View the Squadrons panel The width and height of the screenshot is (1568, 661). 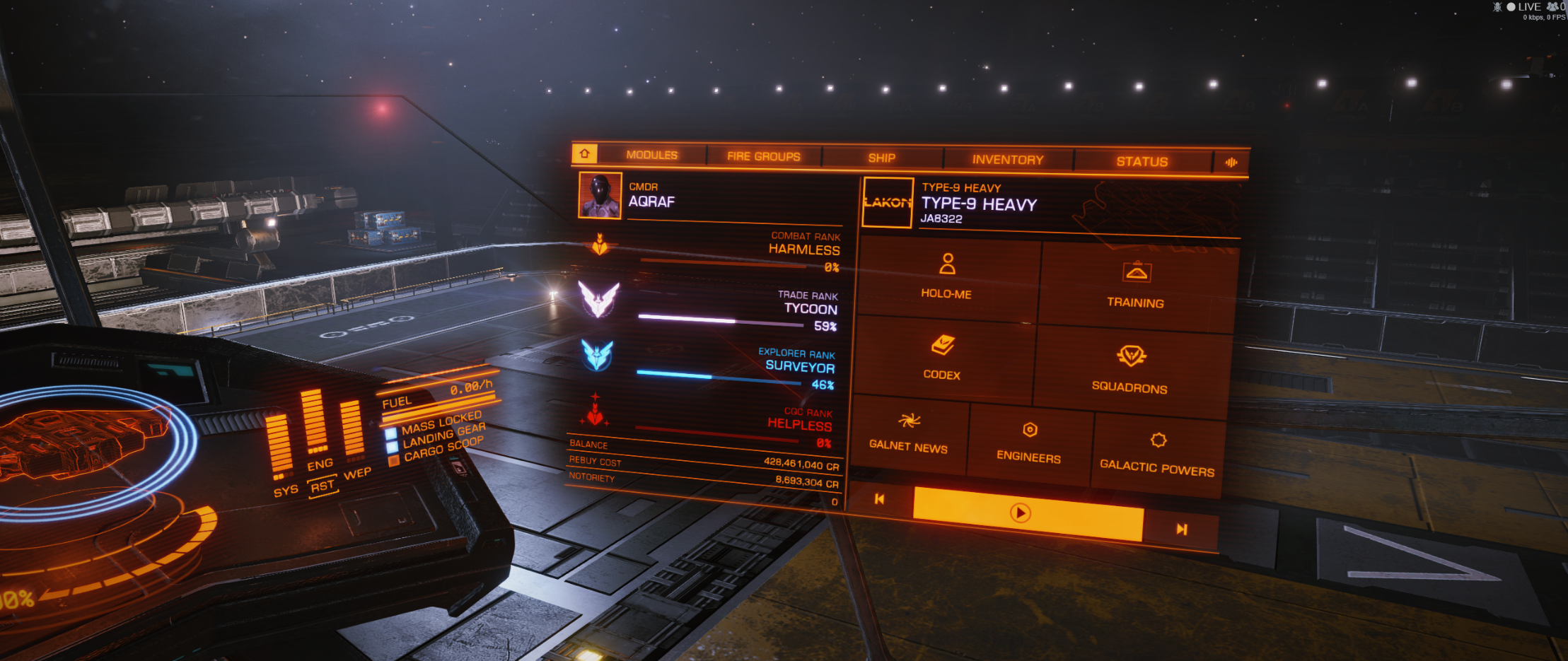pos(1130,369)
